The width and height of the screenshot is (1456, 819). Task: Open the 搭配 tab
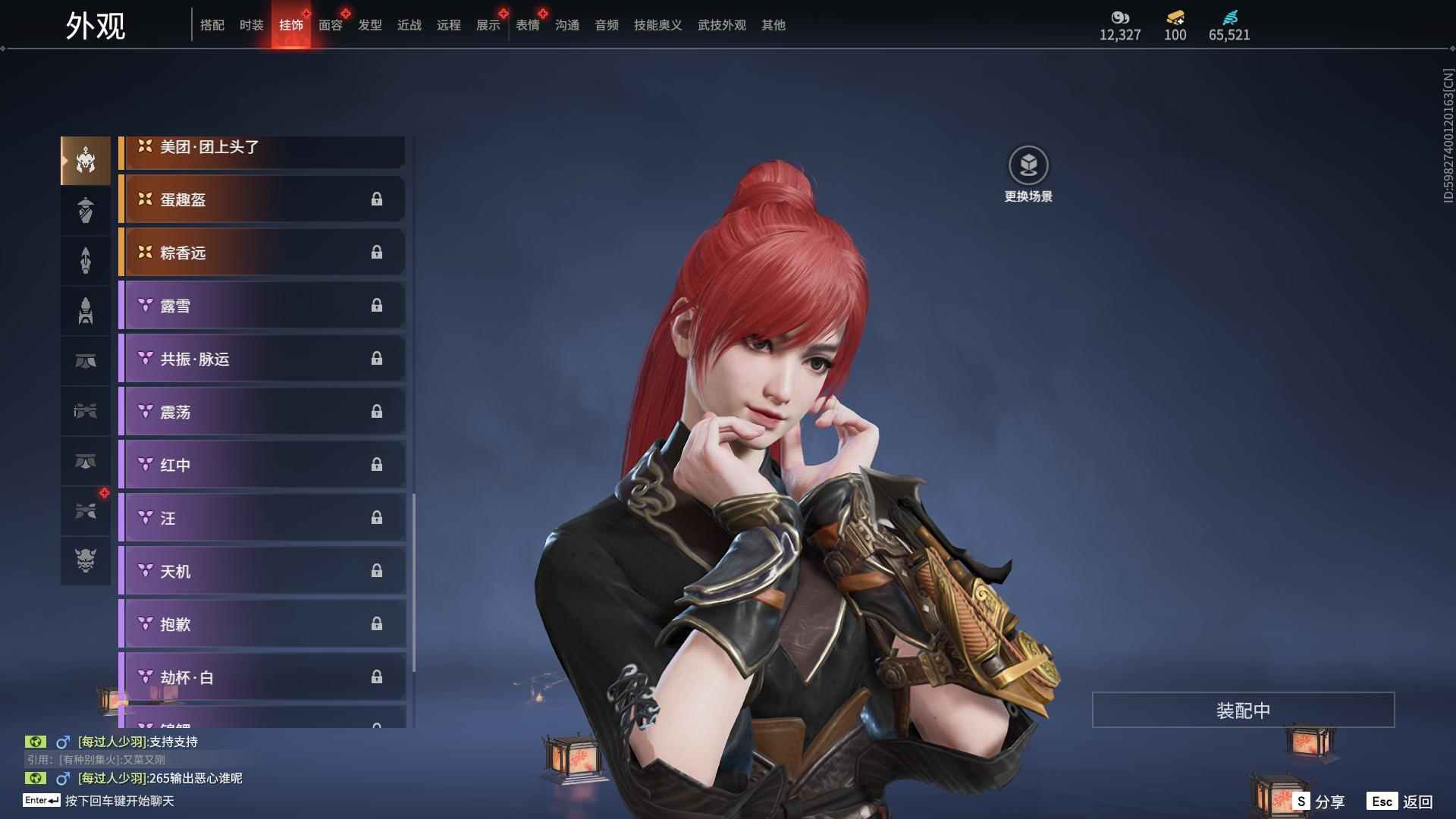pos(212,25)
